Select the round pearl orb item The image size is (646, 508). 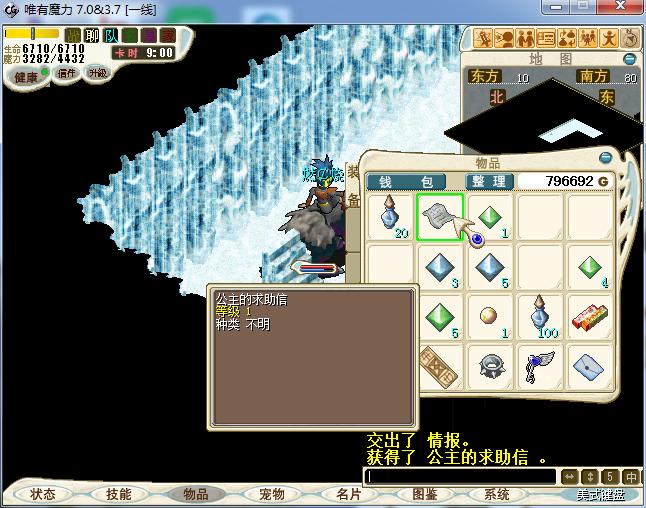point(490,317)
